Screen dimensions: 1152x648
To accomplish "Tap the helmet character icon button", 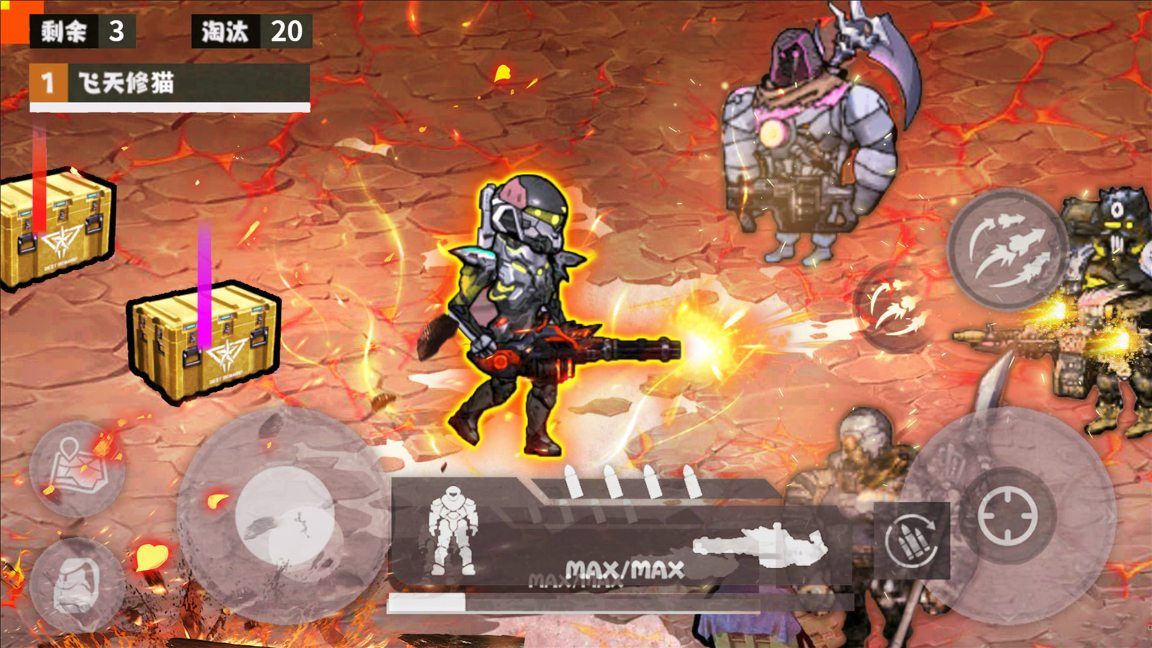I will 77,584.
